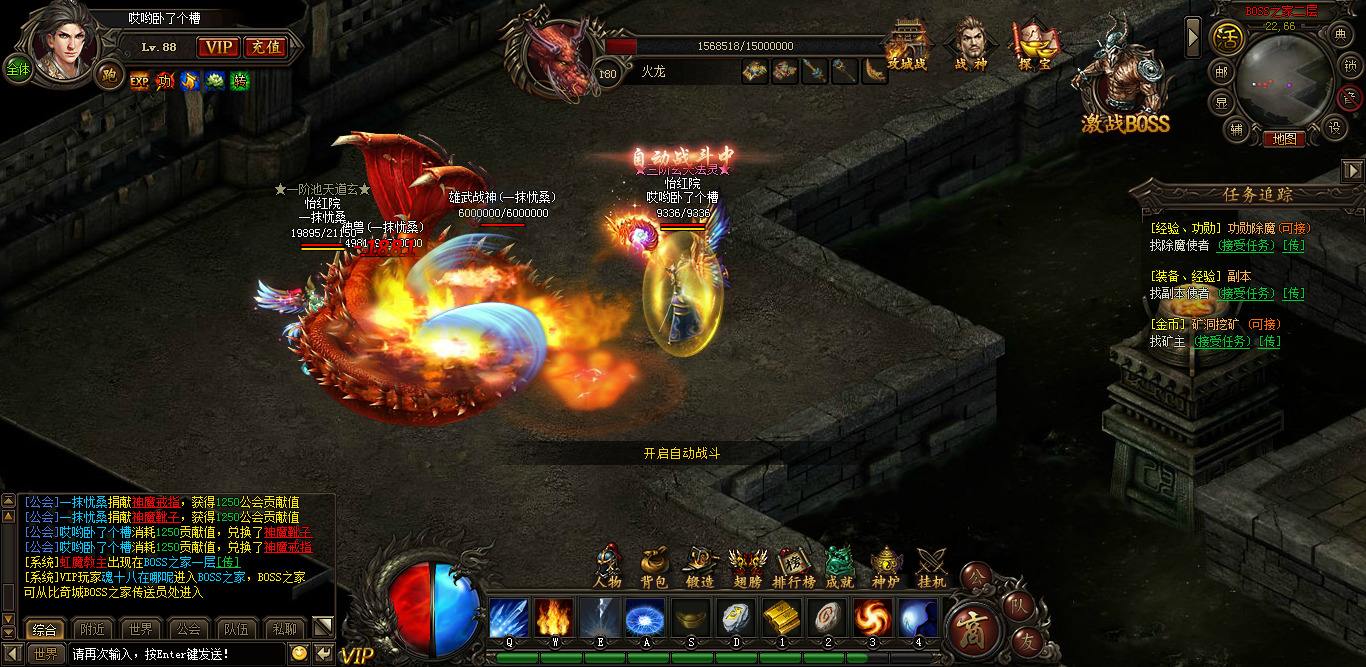Open the 充值 recharge button

tap(264, 47)
